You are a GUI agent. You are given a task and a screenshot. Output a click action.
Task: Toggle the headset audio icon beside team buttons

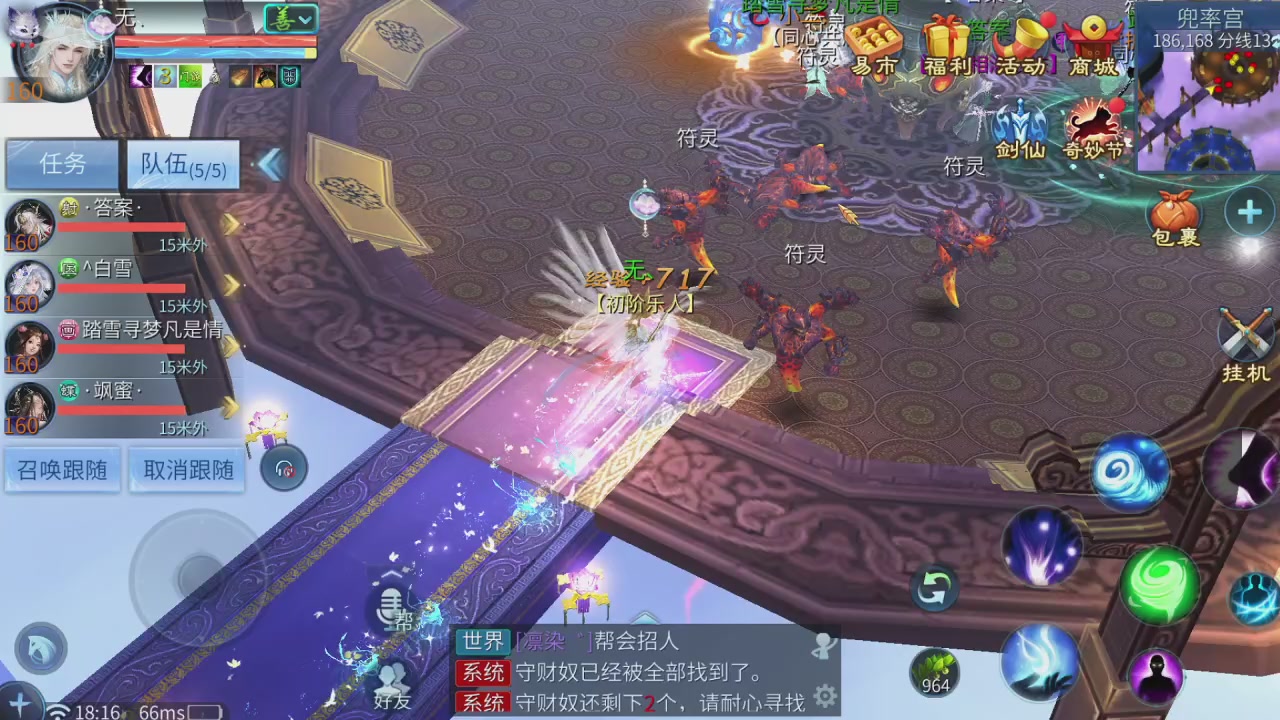pyautogui.click(x=283, y=468)
